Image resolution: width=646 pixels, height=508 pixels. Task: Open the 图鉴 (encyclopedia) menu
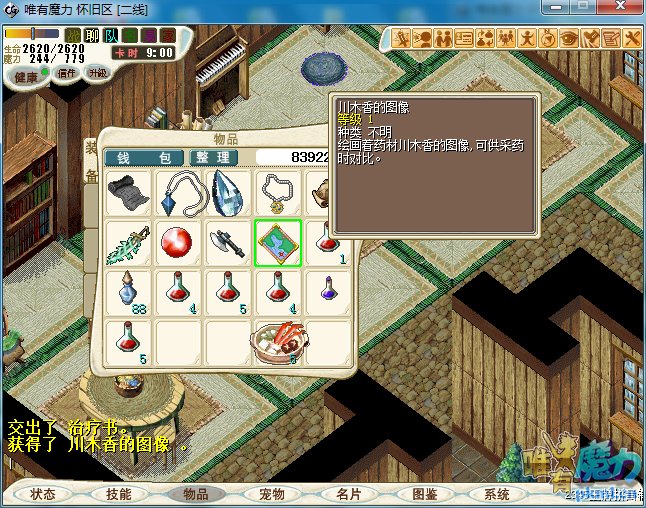point(424,494)
